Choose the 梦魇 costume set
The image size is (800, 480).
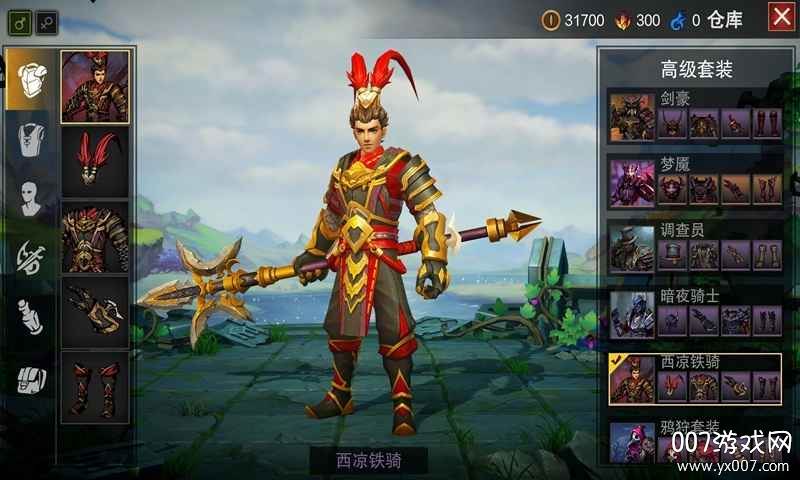695,181
